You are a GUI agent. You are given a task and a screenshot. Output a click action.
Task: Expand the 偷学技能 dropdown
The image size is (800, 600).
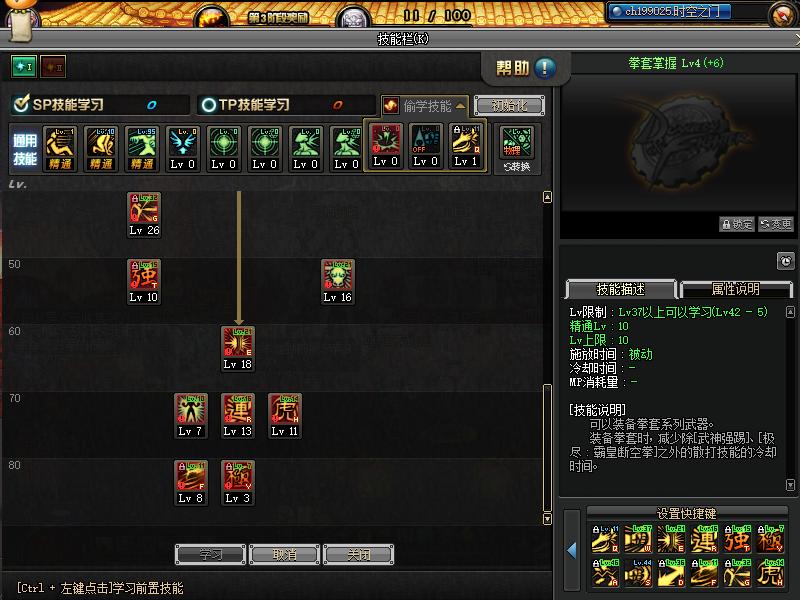coord(425,105)
